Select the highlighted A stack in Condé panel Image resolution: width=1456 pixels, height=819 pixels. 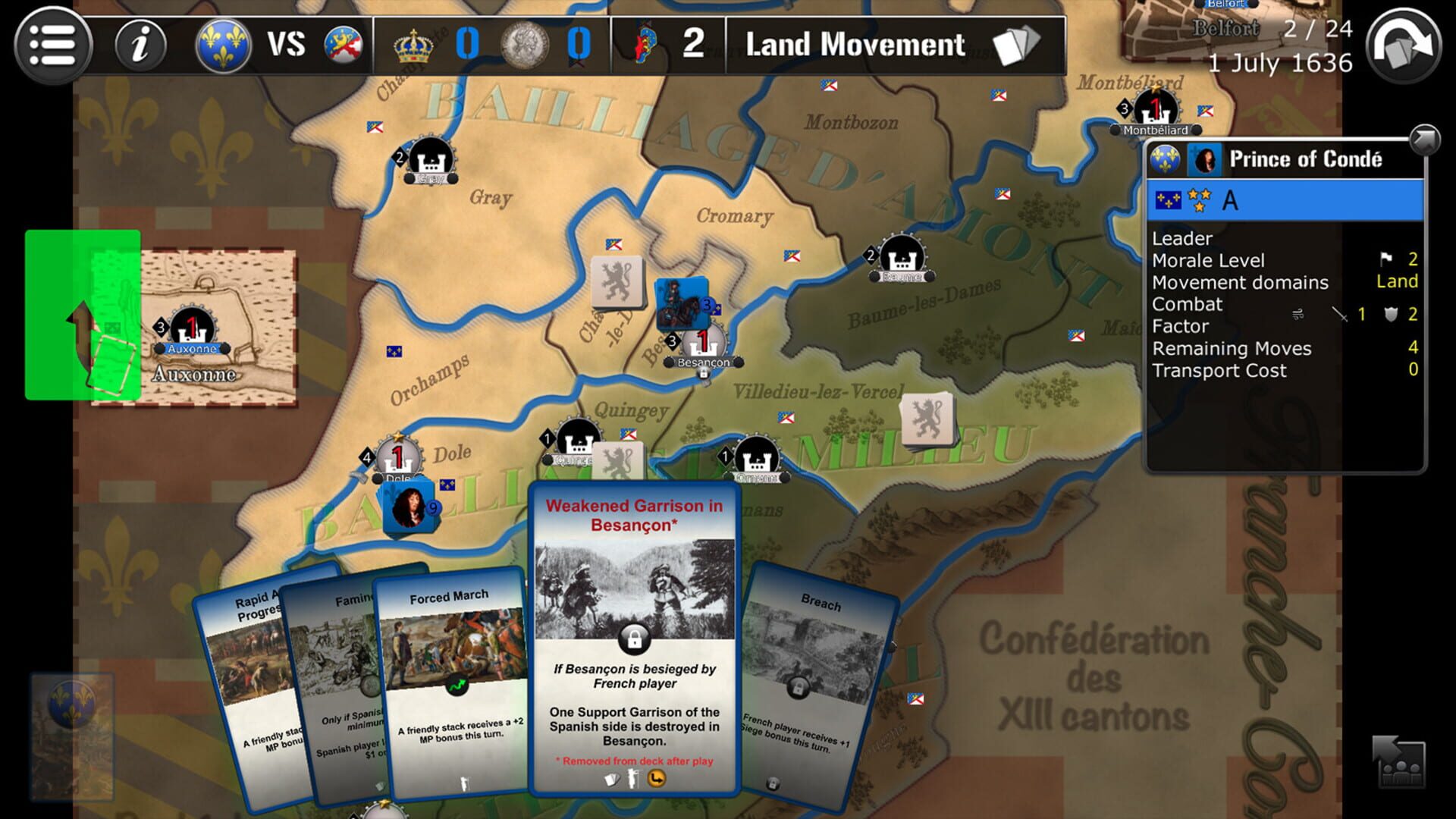point(1282,199)
